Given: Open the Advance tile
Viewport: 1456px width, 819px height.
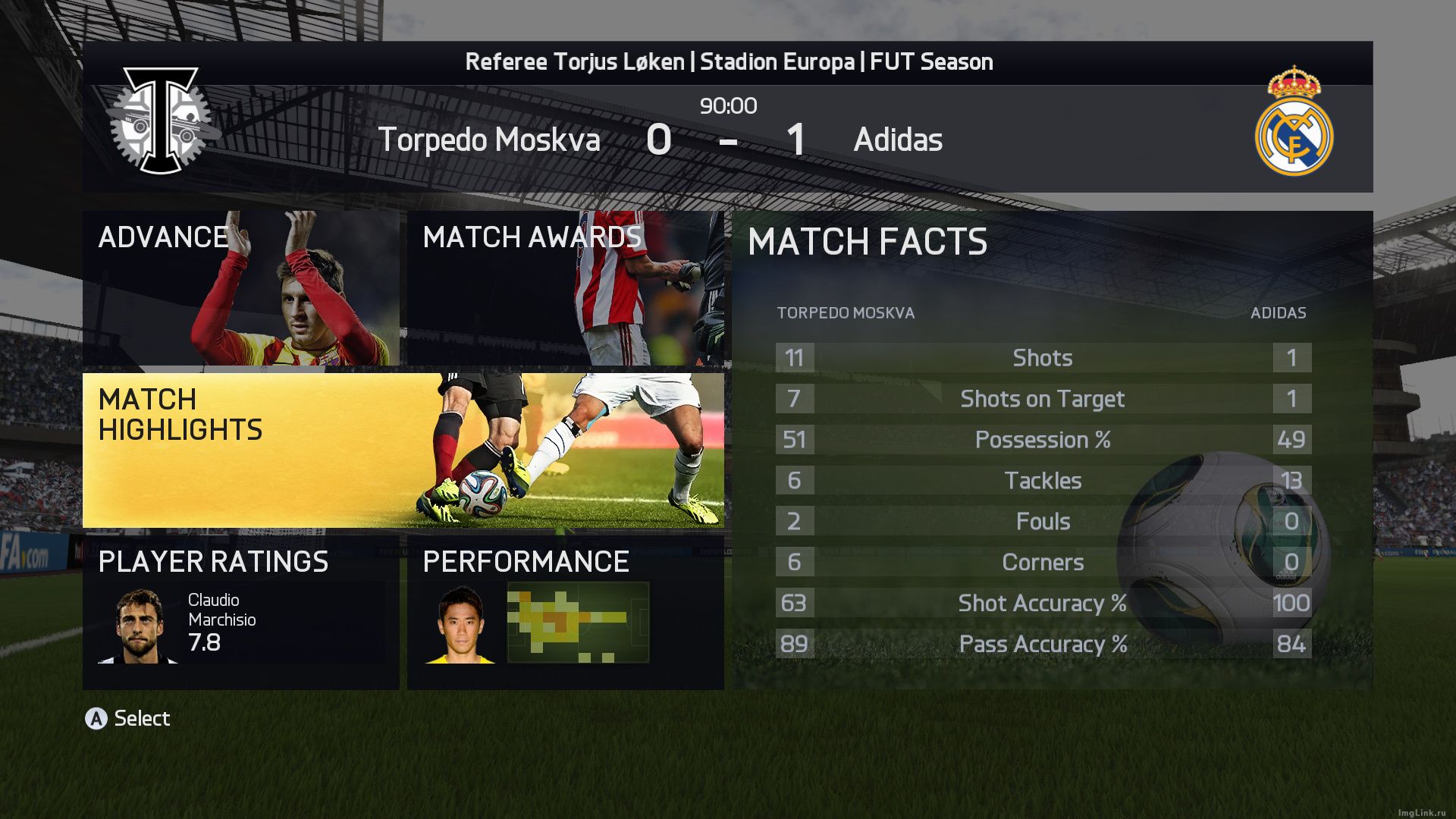Looking at the screenshot, I should click(x=240, y=288).
